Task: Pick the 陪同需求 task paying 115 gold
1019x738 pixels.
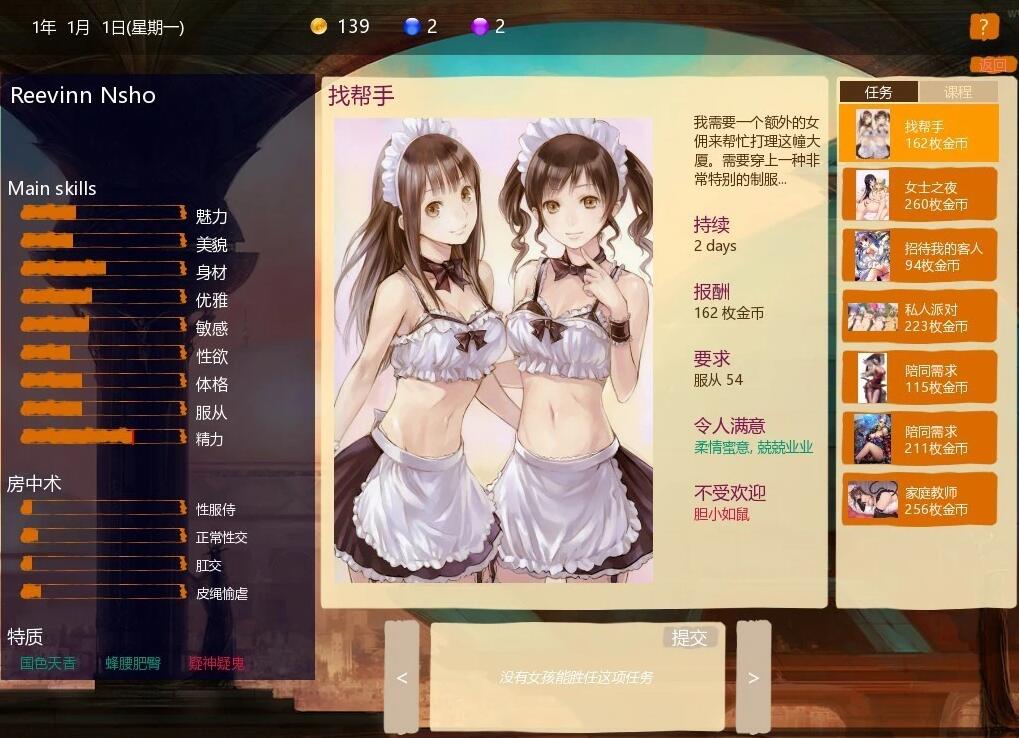Action: coord(919,378)
